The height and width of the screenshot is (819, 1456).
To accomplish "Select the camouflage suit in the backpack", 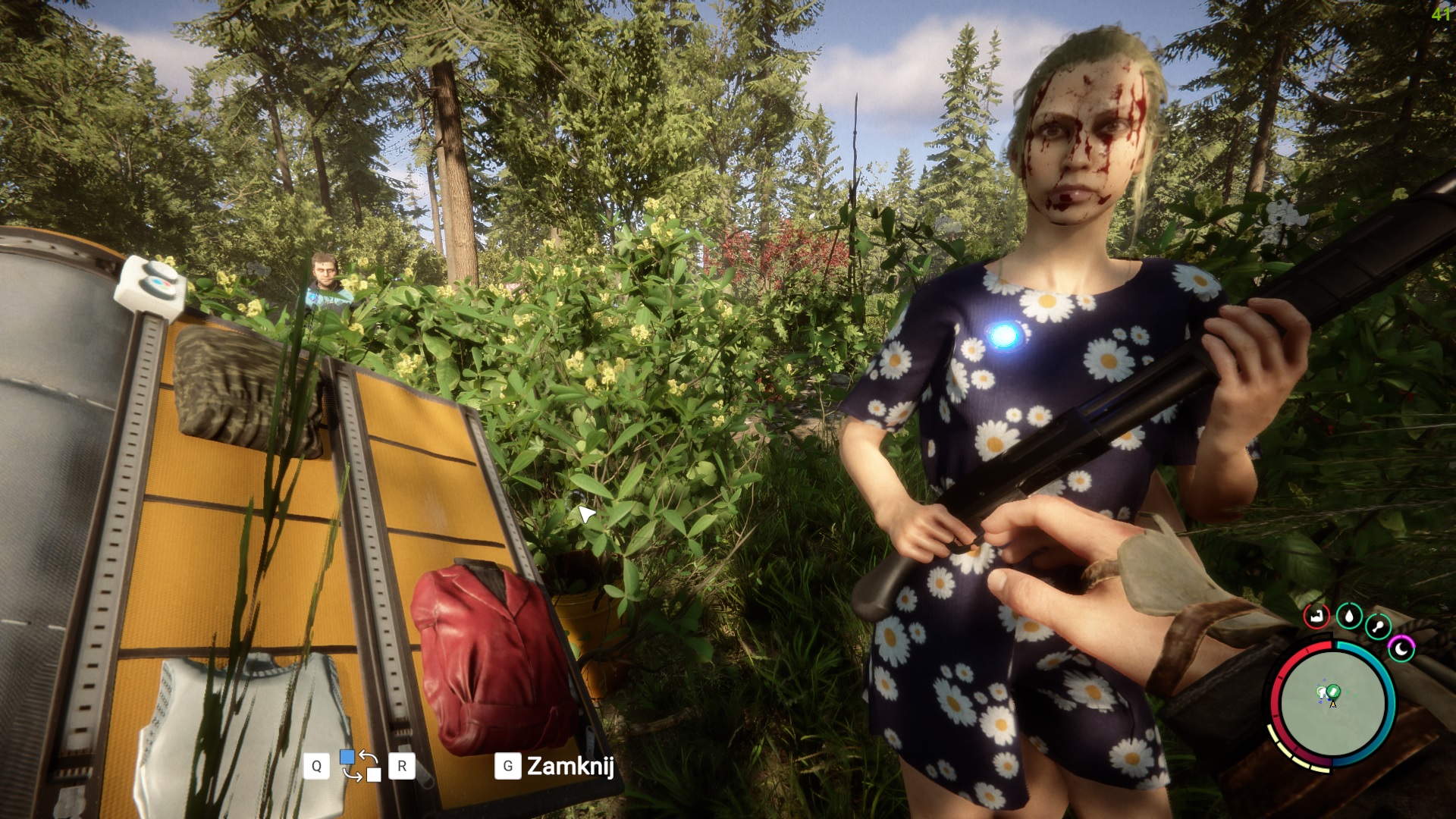I will pyautogui.click(x=241, y=391).
